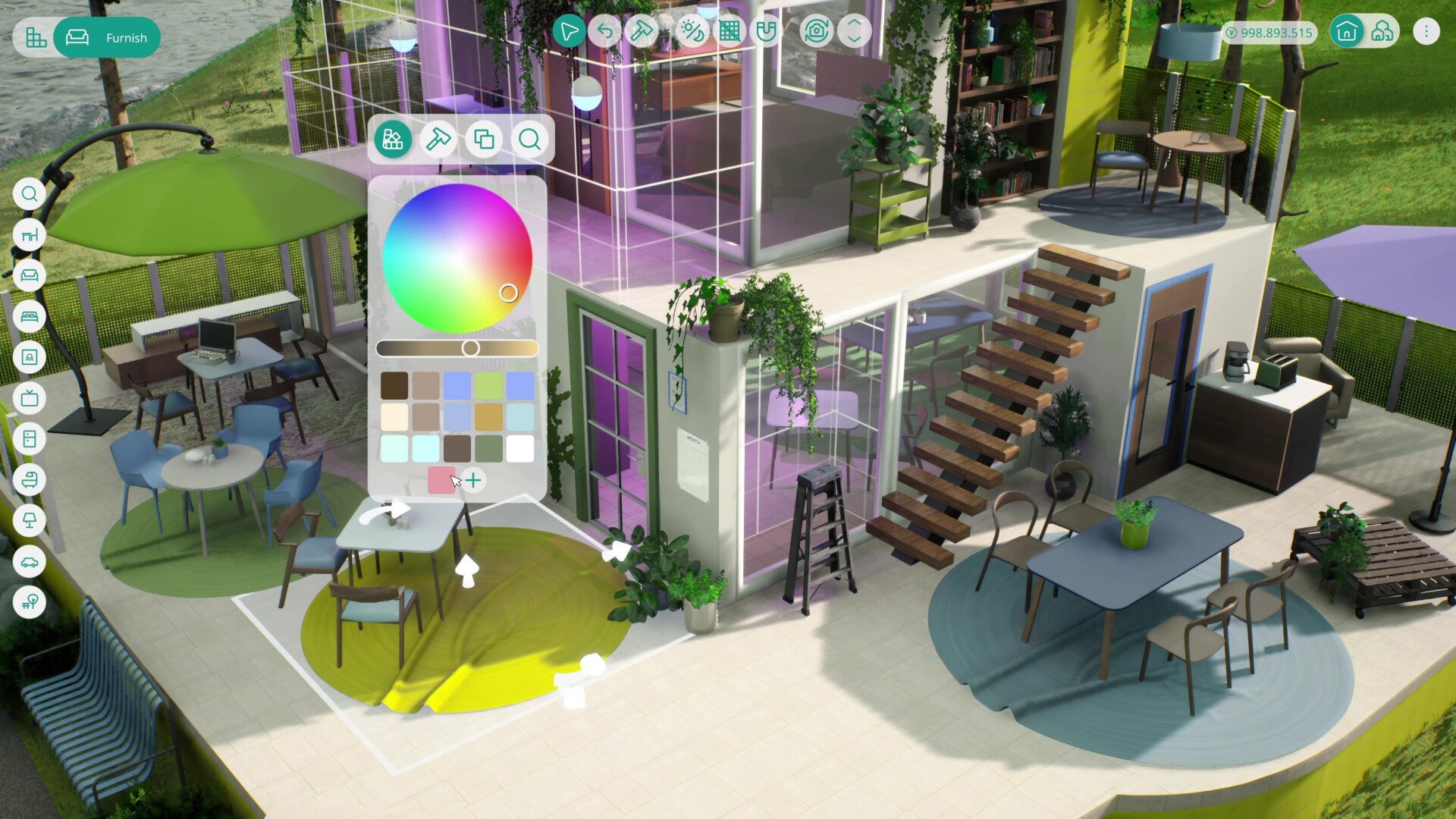
Task: Pick the lime green color swatch
Action: coord(488,385)
